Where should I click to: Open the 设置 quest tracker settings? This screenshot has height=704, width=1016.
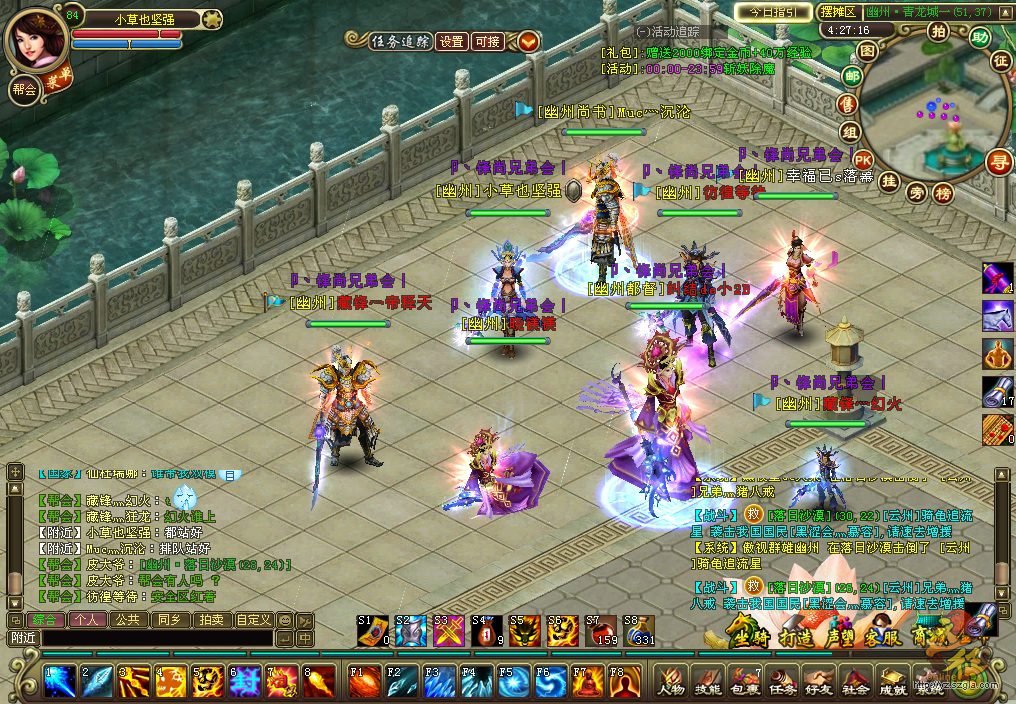(x=452, y=41)
